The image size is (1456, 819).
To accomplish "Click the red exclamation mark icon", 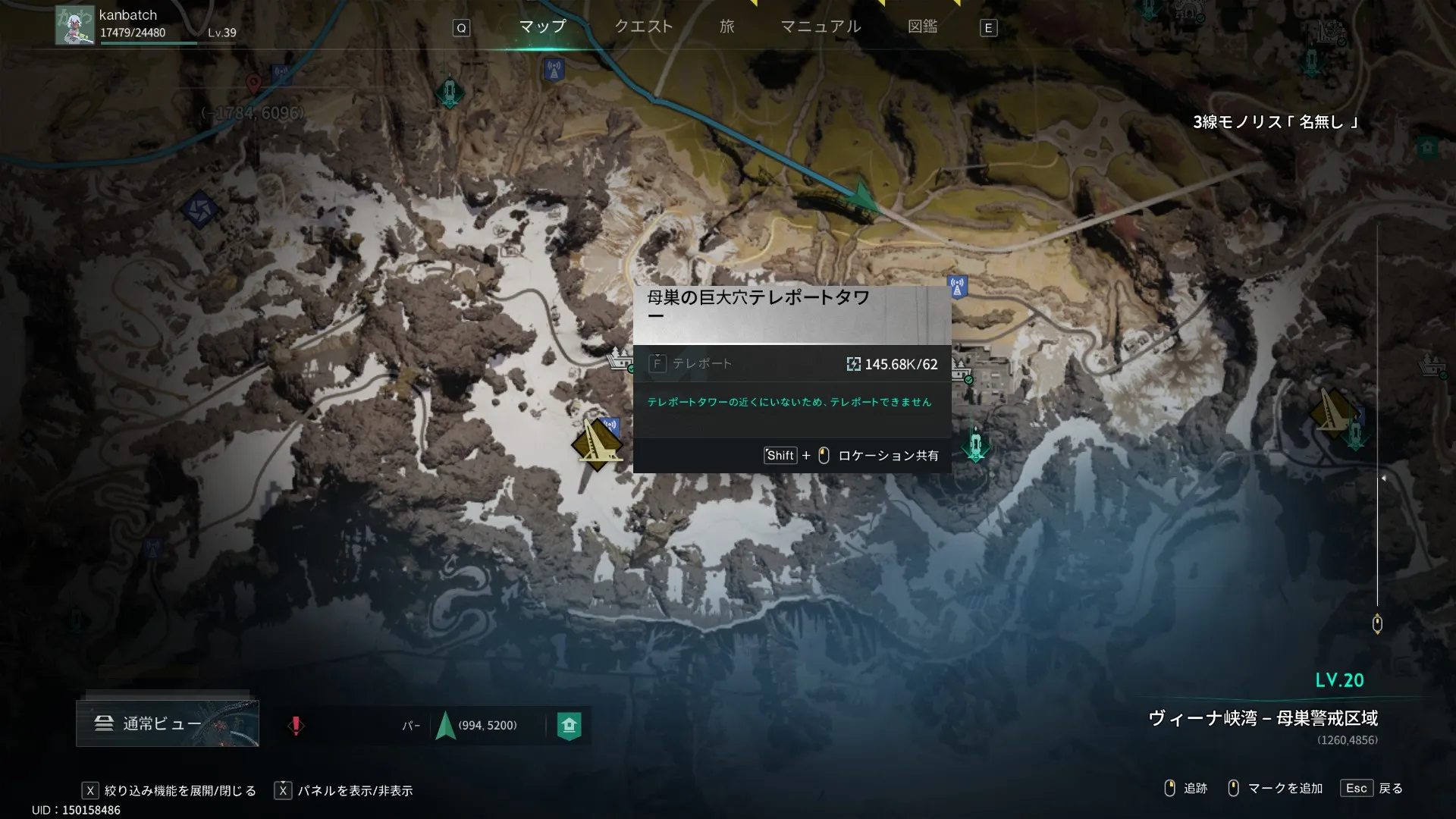I will (296, 726).
